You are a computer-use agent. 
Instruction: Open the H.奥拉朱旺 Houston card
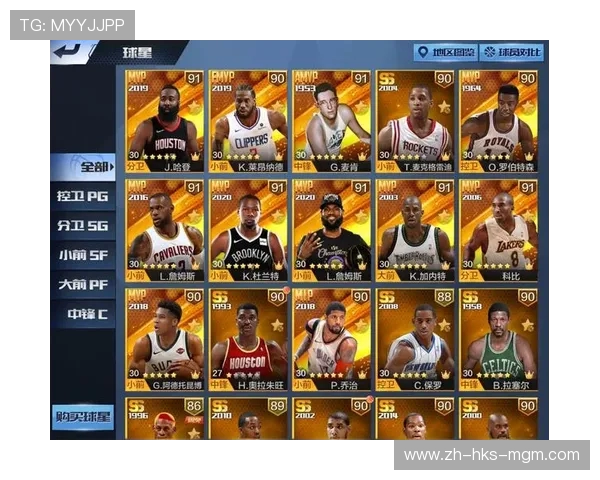(247, 339)
